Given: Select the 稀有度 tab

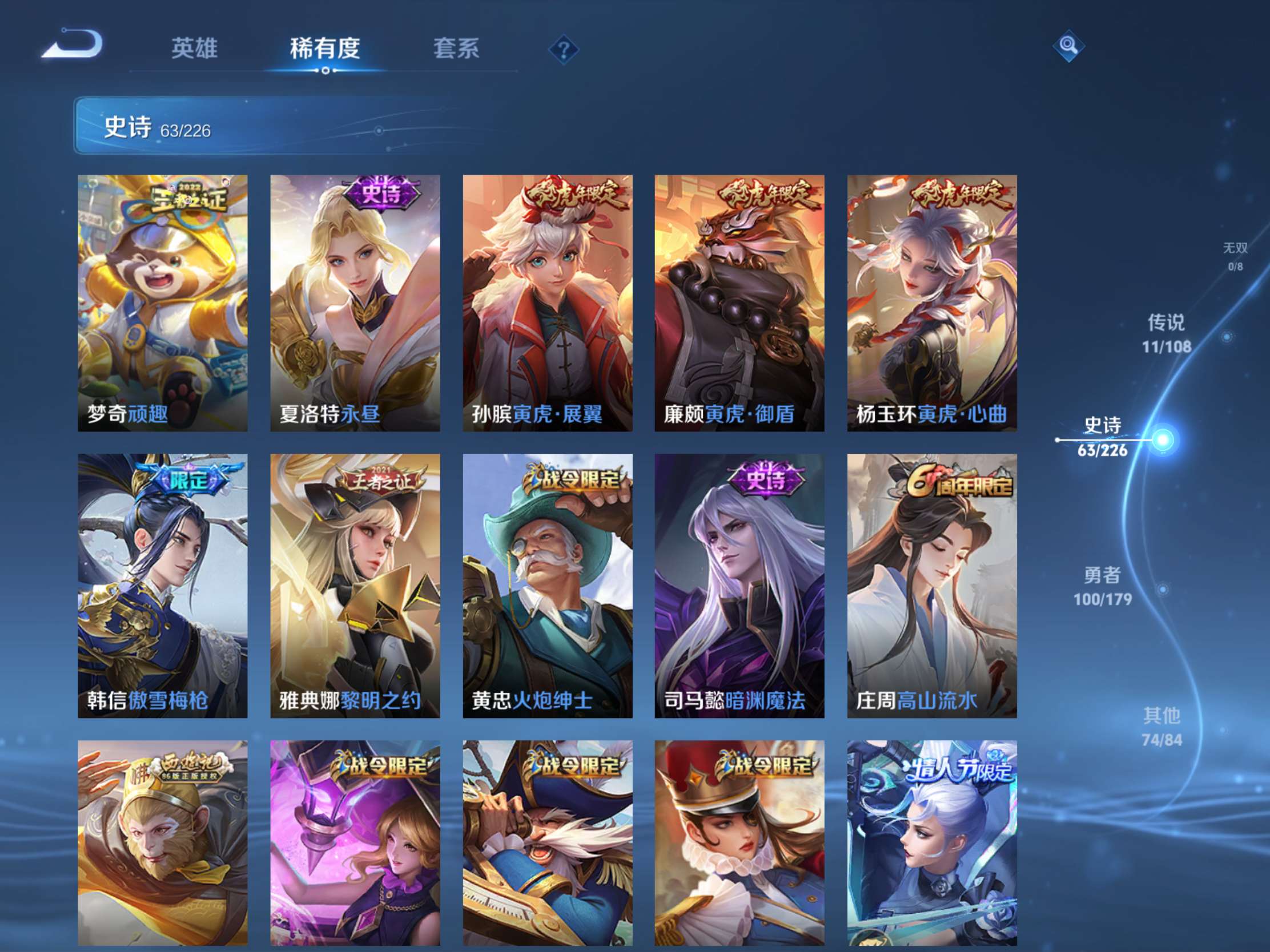Looking at the screenshot, I should coord(324,48).
